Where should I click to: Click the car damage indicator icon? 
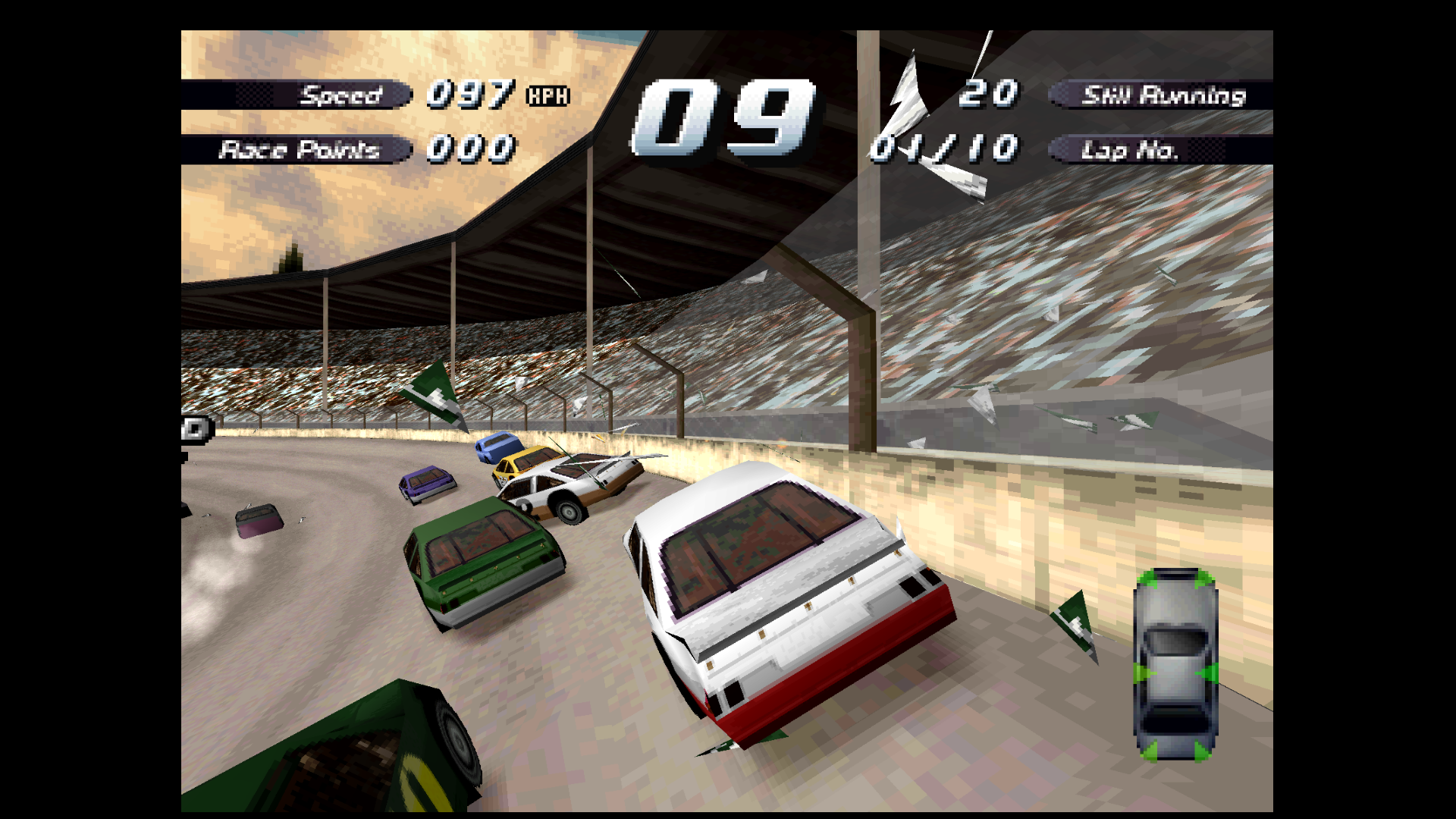1175,664
